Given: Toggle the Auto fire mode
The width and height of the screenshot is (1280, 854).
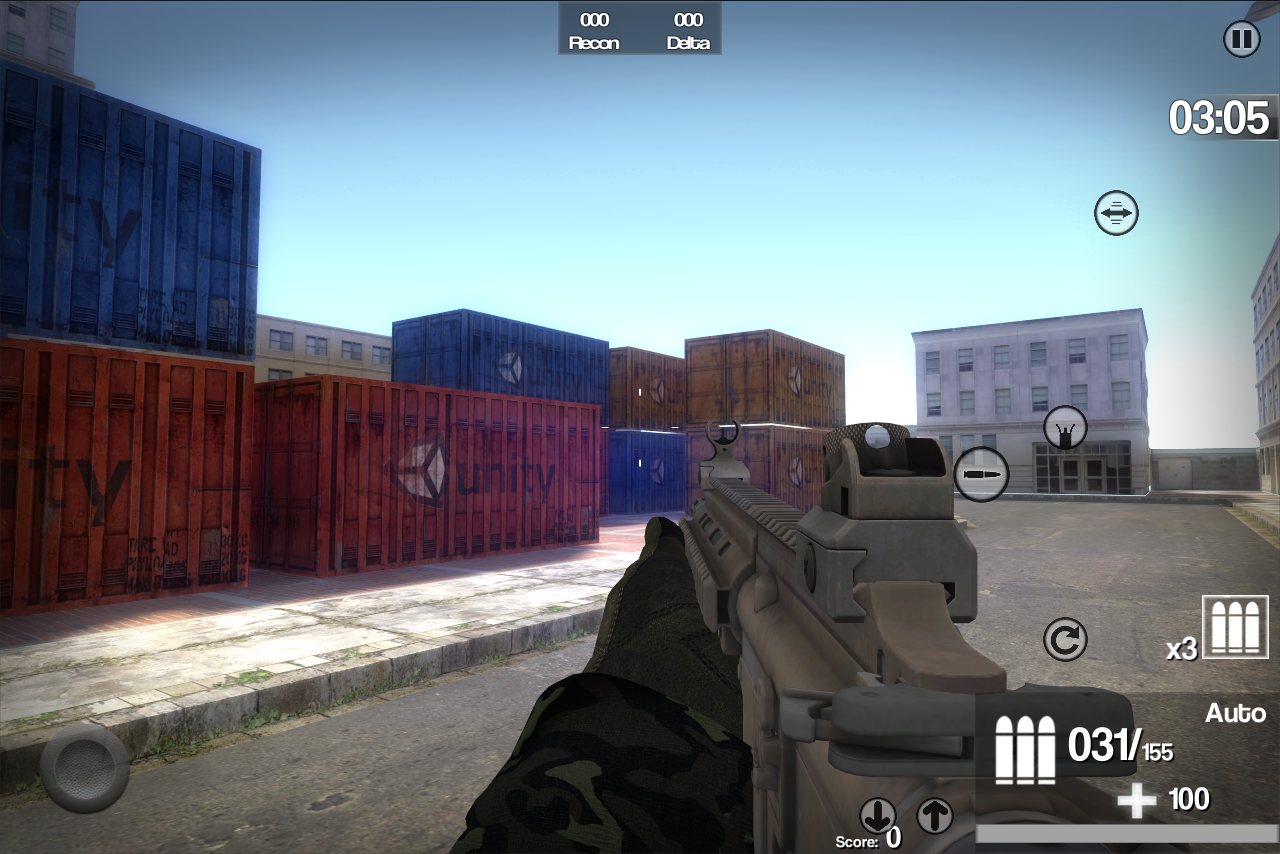Looking at the screenshot, I should pos(1236,713).
